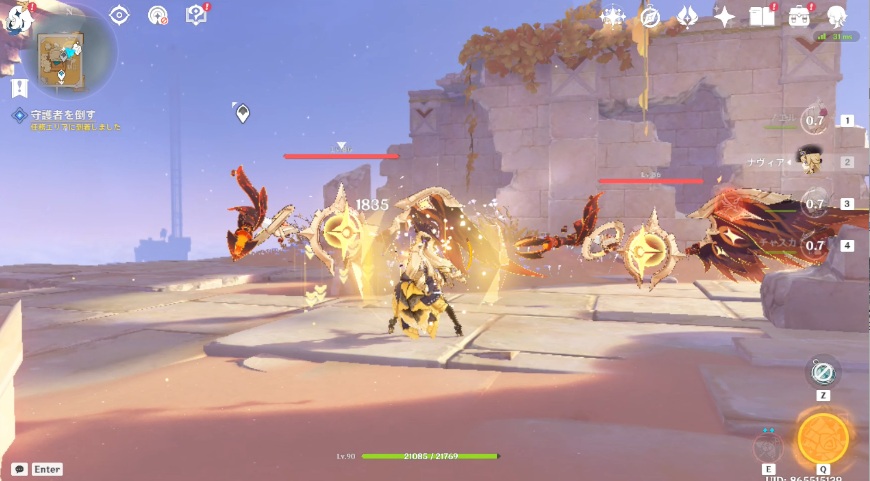Select the tracked quest objective 守護者を倒す
The width and height of the screenshot is (870, 481).
55,116
